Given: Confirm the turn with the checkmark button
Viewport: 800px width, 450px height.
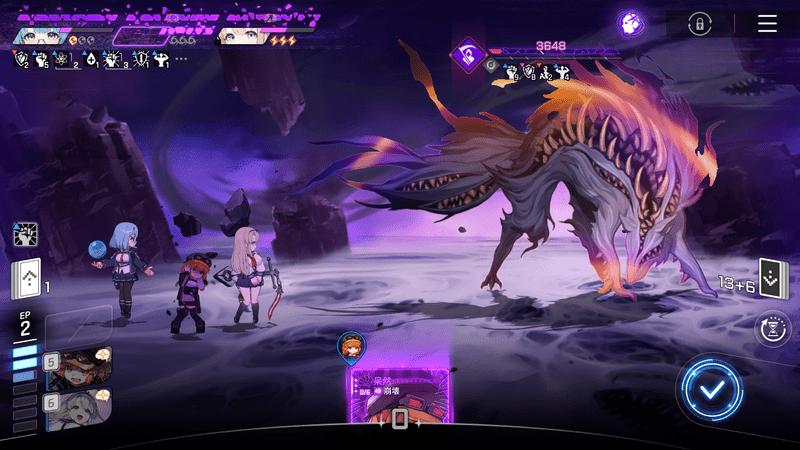Looking at the screenshot, I should [x=709, y=389].
